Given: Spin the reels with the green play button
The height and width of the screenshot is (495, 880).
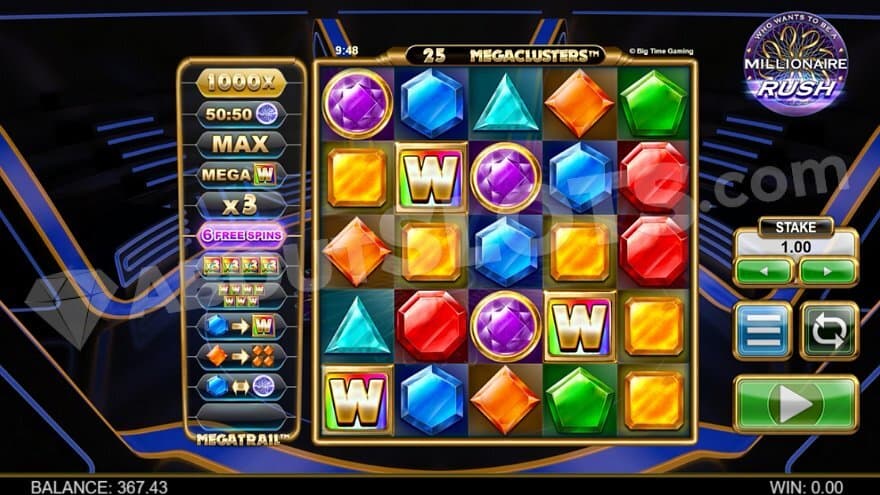Looking at the screenshot, I should tap(795, 404).
